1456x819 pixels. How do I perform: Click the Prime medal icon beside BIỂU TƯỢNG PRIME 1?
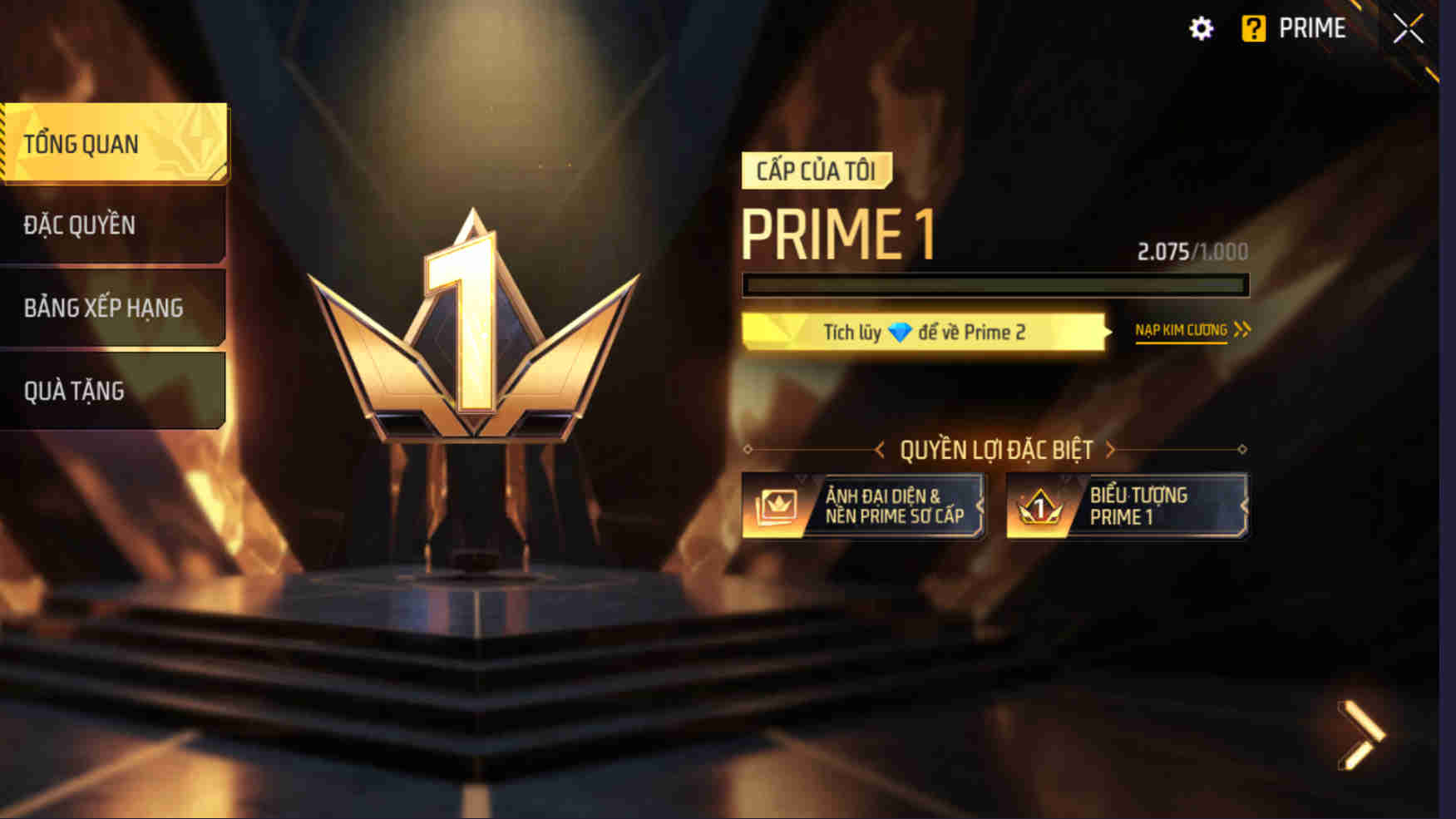pos(1039,506)
